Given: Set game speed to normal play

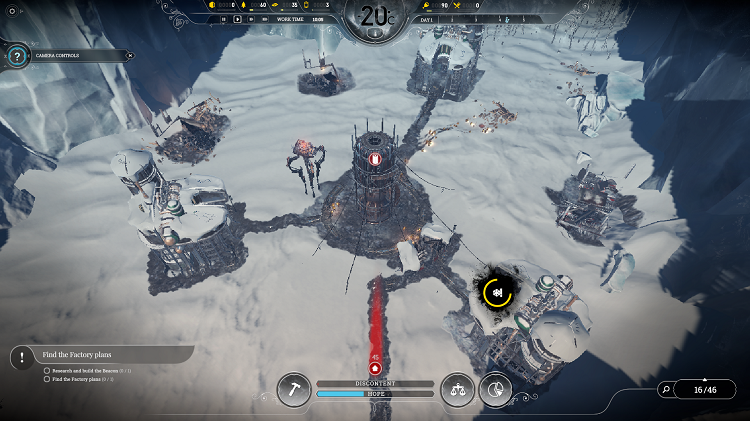Looking at the screenshot, I should (237, 19).
